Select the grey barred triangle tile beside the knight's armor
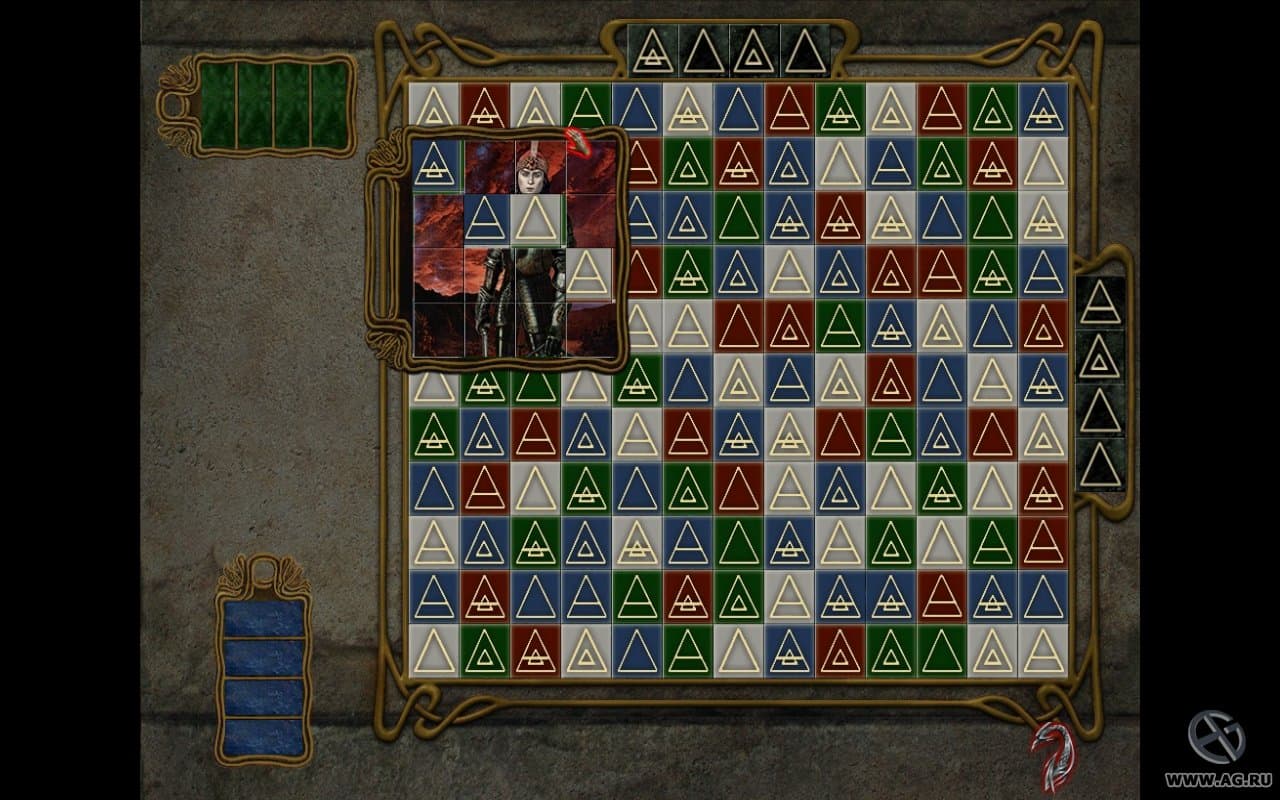The image size is (1280, 800). (588, 273)
